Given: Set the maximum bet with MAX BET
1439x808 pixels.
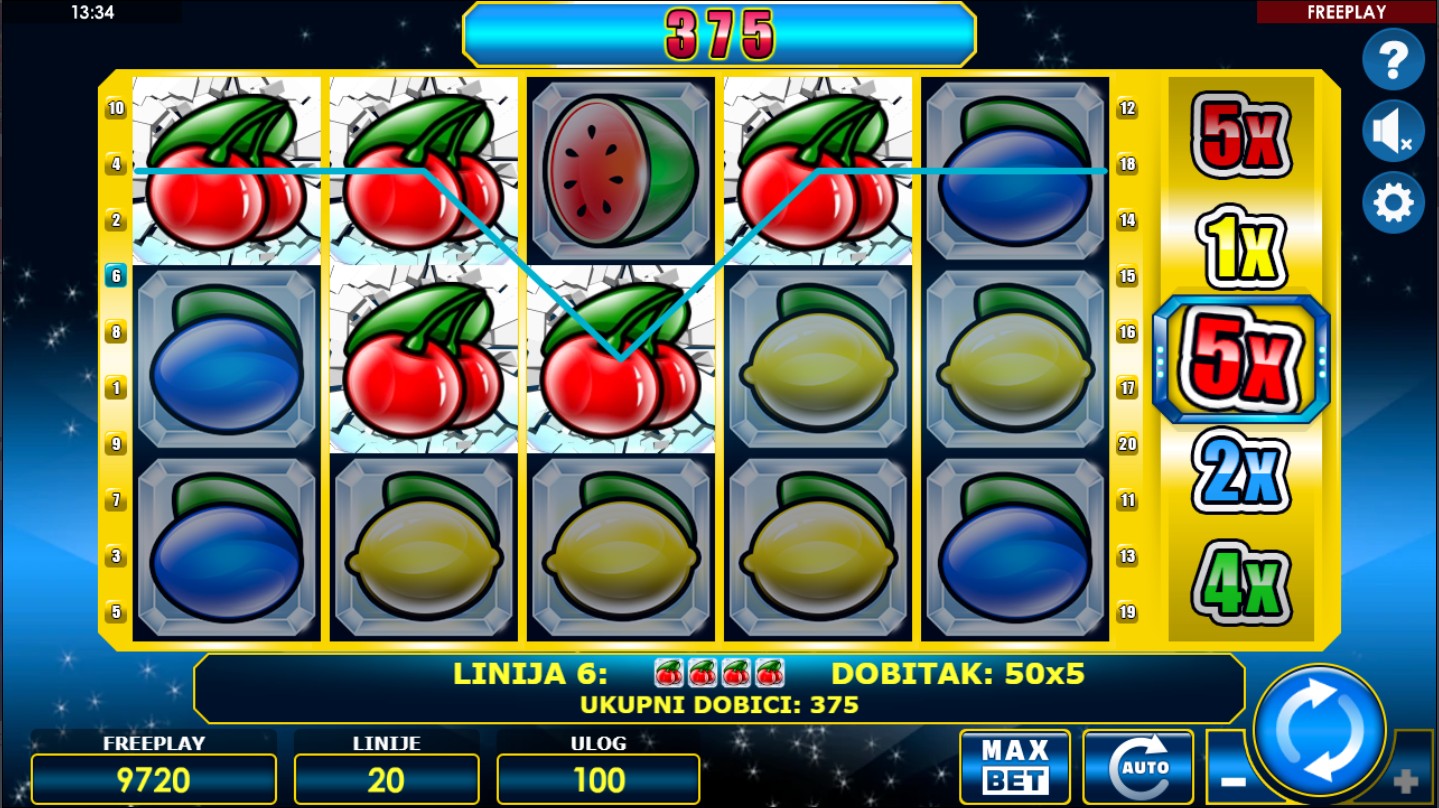Looking at the screenshot, I should (1014, 767).
